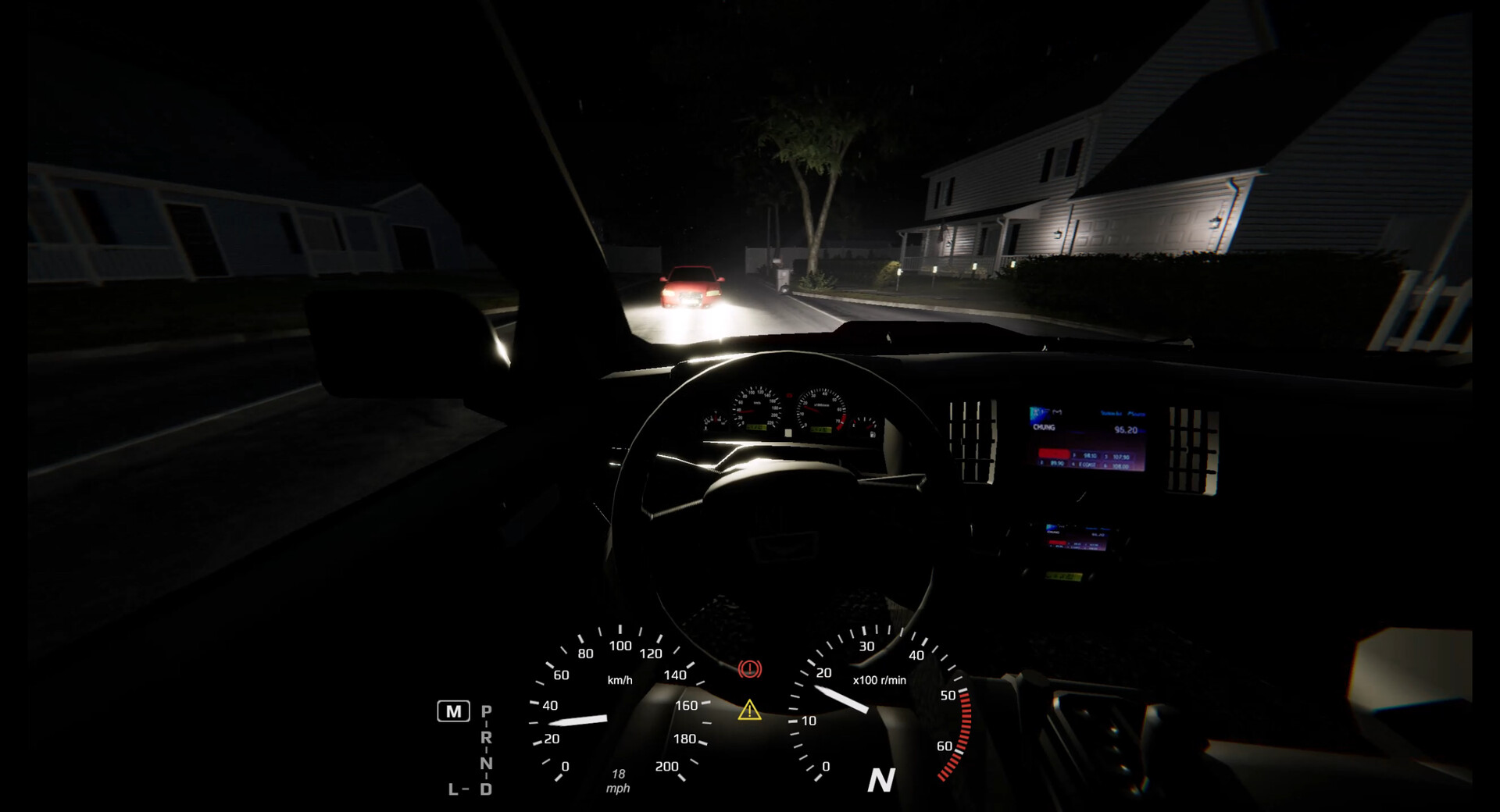Switch to the P park gear position
The height and width of the screenshot is (812, 1500).
pos(487,710)
